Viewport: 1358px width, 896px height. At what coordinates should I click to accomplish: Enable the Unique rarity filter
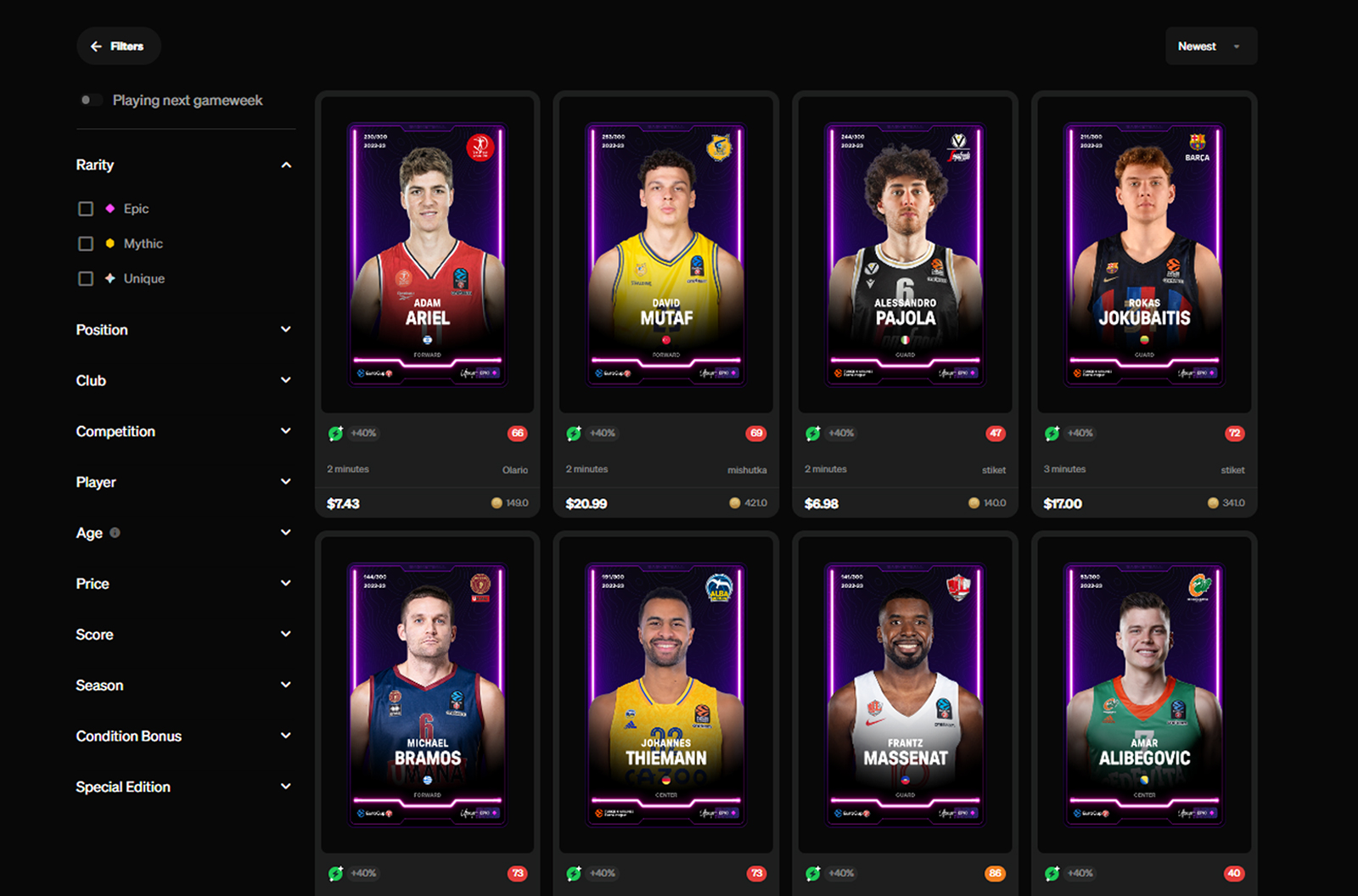pyautogui.click(x=86, y=278)
